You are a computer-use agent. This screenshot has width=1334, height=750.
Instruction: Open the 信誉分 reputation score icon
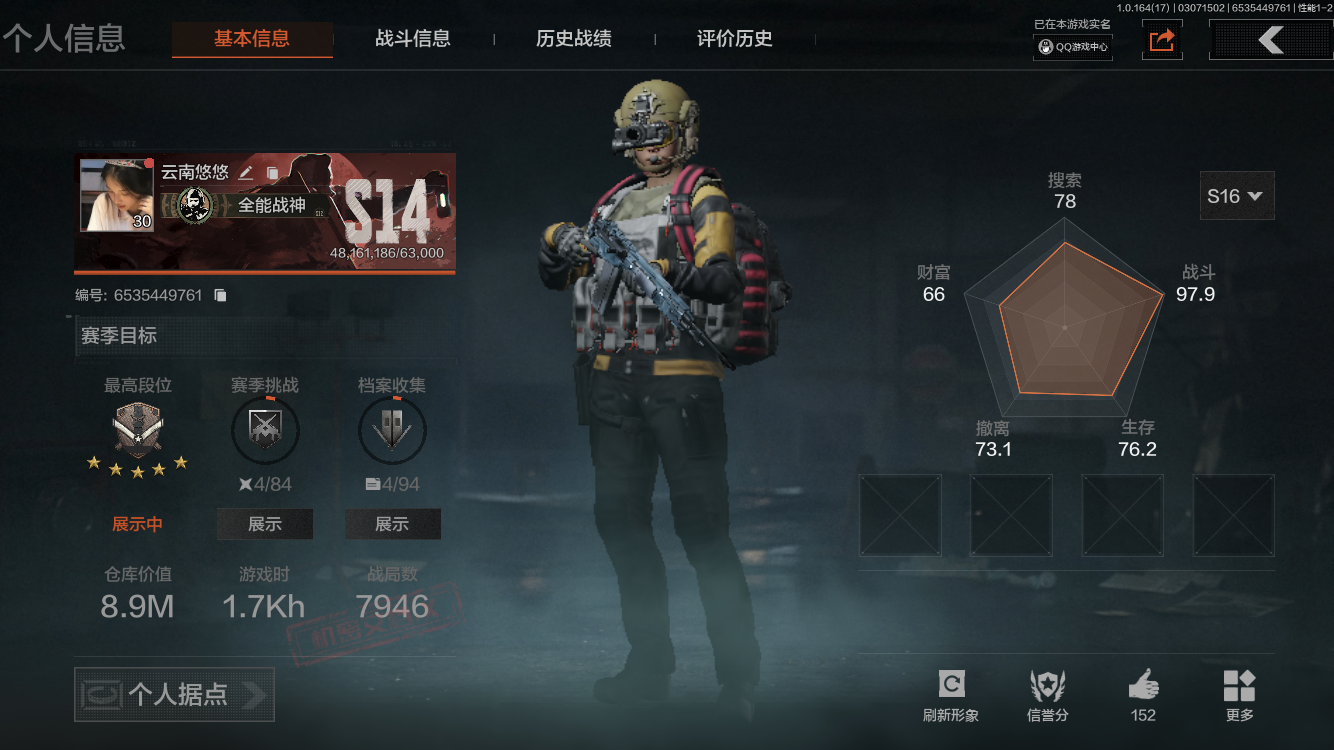tap(1048, 686)
